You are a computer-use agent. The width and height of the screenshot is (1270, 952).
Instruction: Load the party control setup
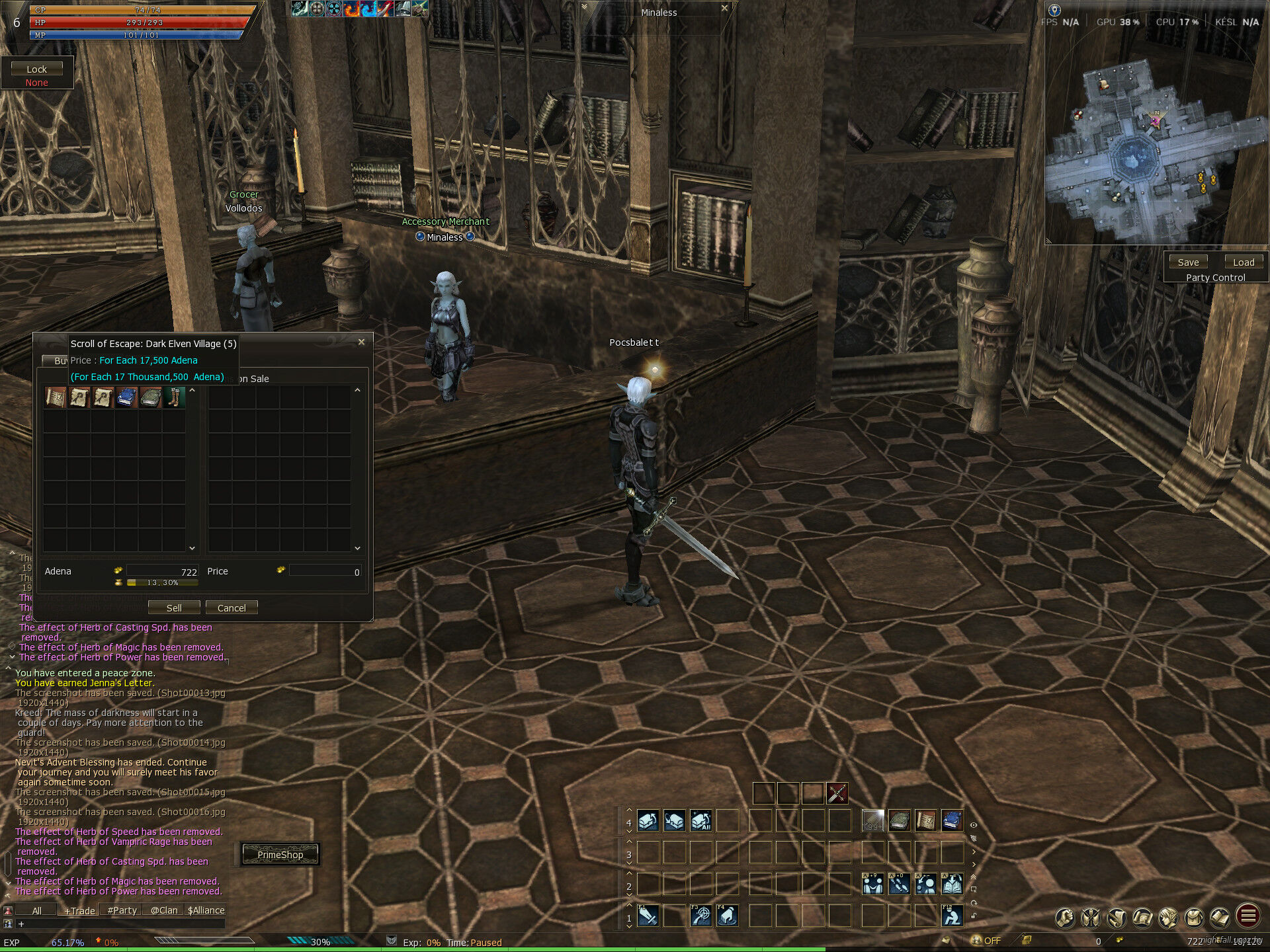1244,262
